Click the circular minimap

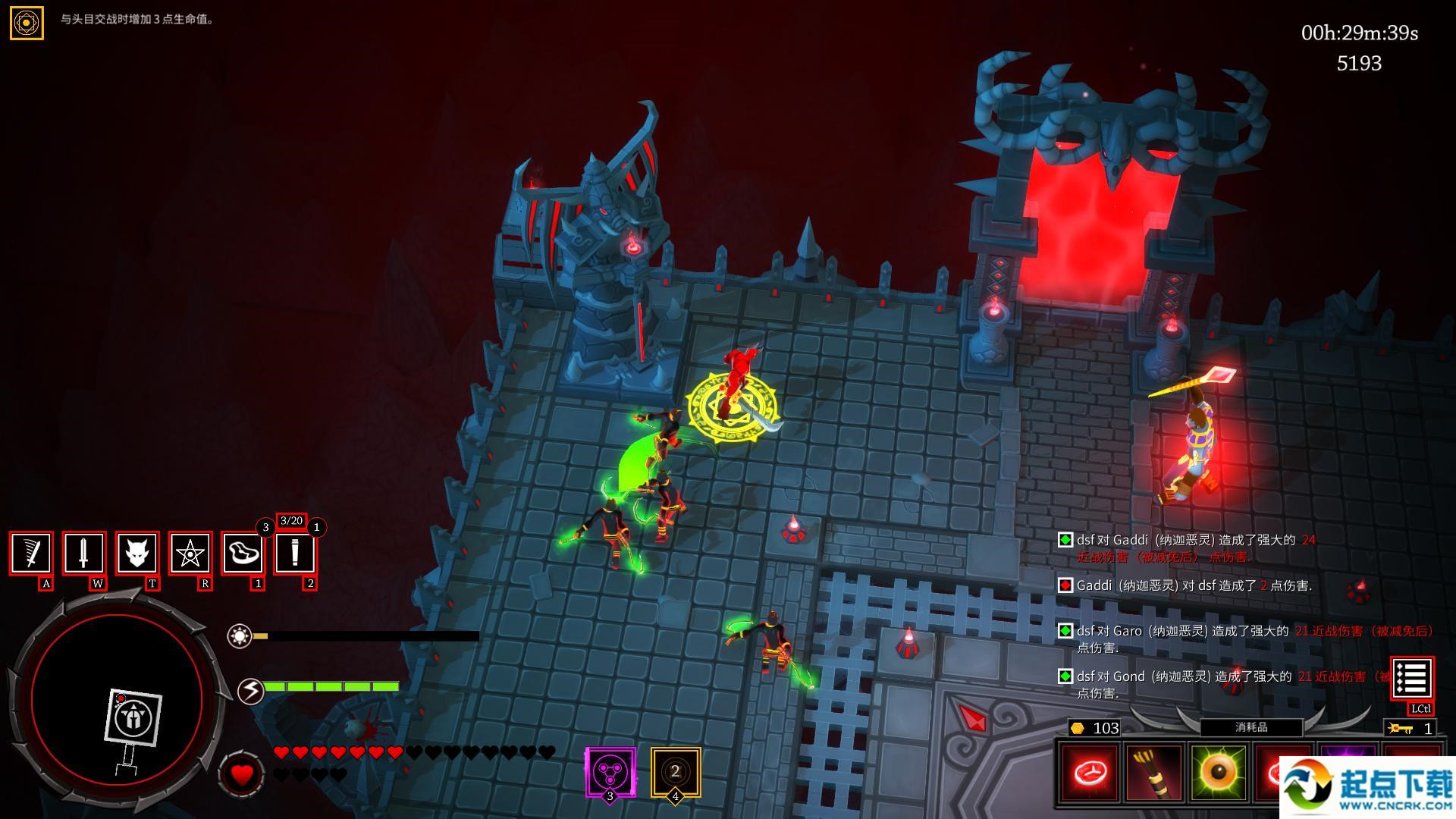pyautogui.click(x=118, y=698)
